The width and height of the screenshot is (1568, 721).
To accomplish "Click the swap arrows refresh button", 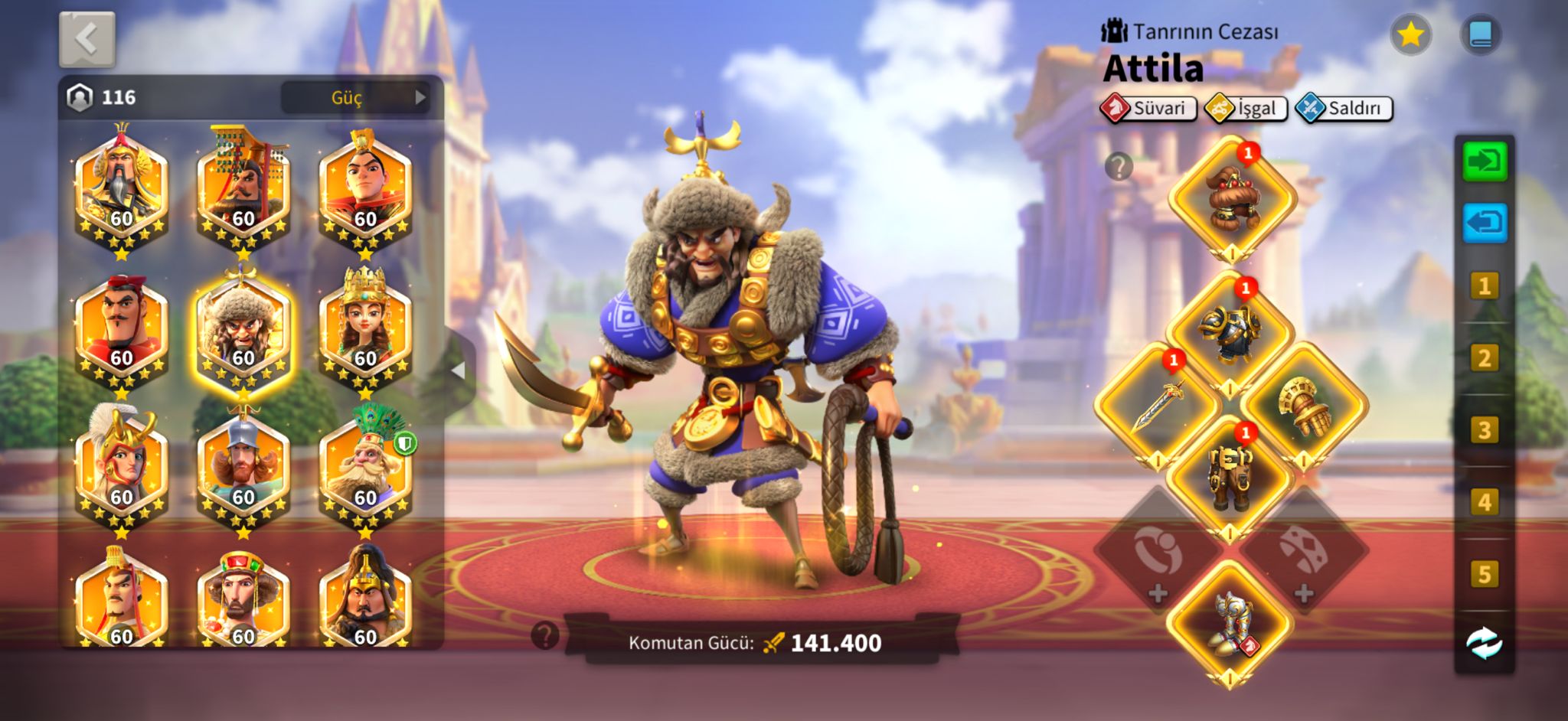I will [1485, 643].
